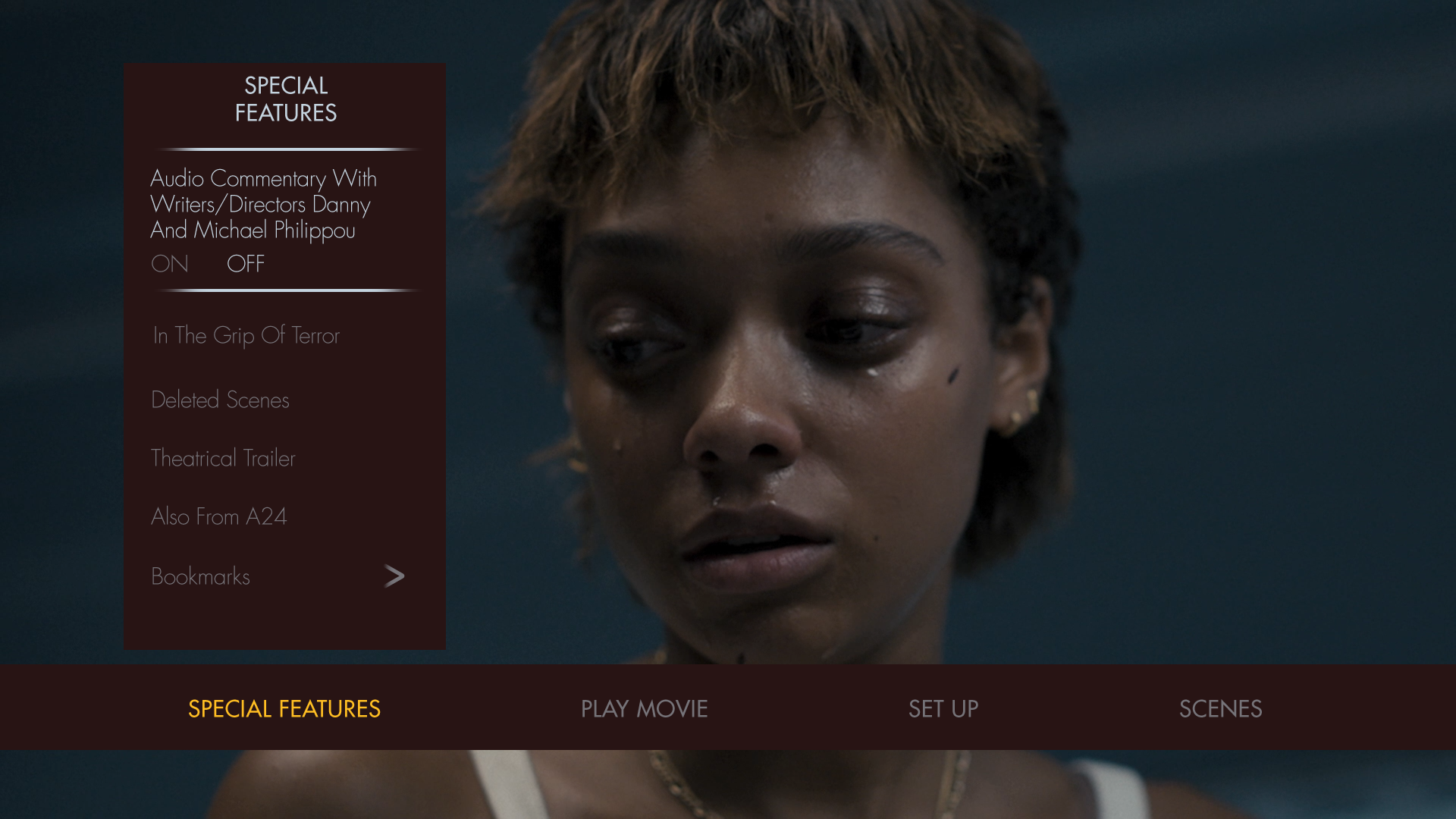Open the Set Up menu
1456x819 pixels.
click(943, 708)
